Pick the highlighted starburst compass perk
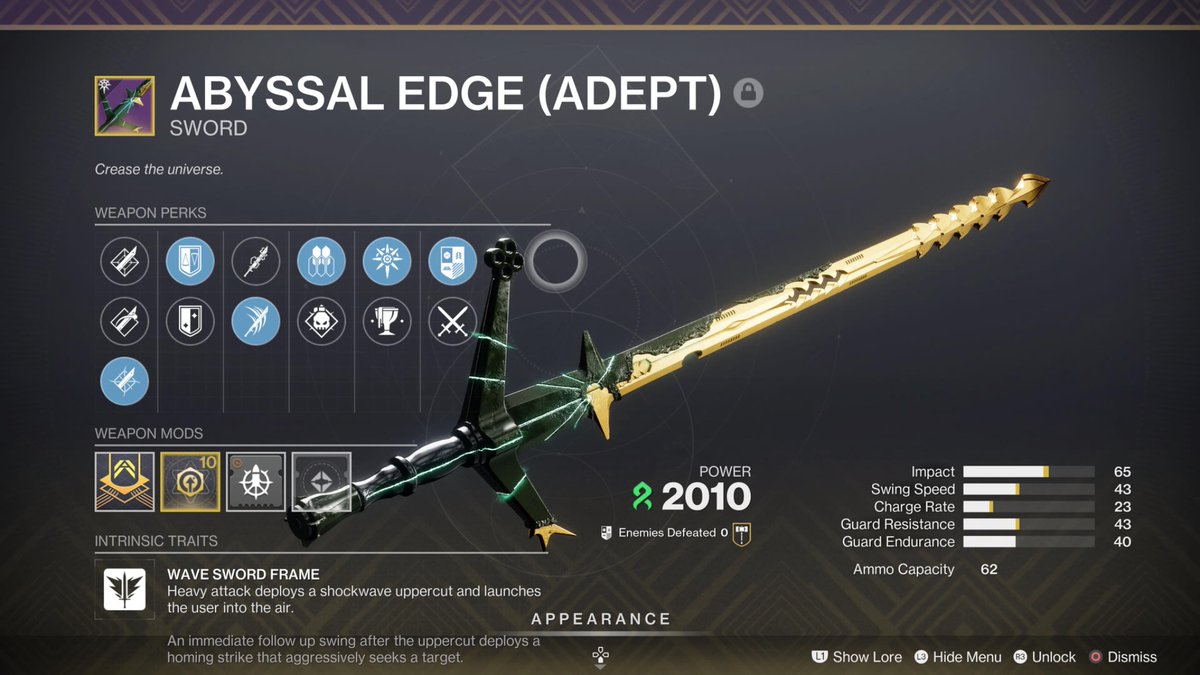Viewport: 1200px width, 675px height. 387,262
